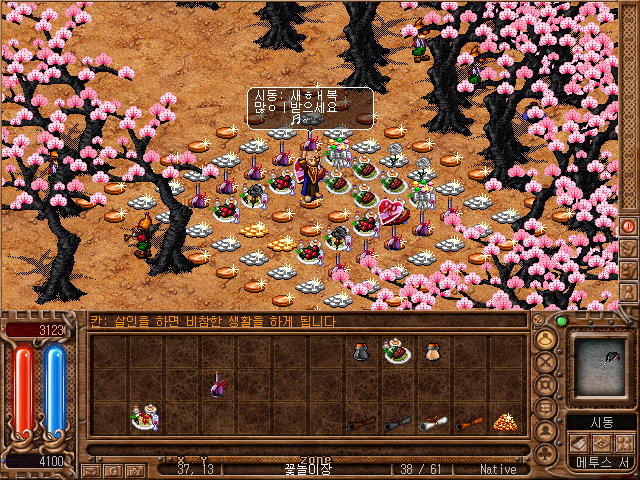The width and height of the screenshot is (640, 480).
Task: Pick the feast platter with wine glass
Action: [x=145, y=418]
